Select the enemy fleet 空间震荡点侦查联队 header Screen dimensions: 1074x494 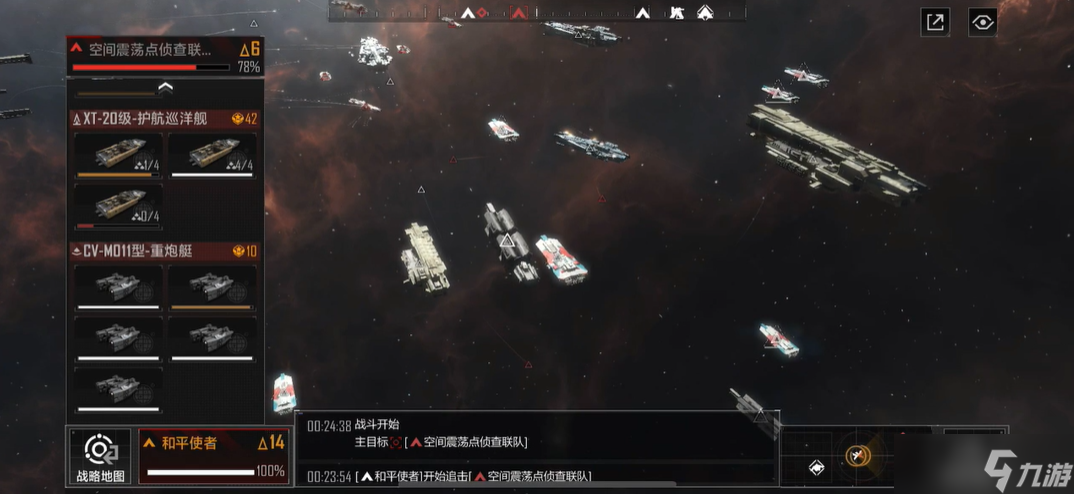[165, 55]
